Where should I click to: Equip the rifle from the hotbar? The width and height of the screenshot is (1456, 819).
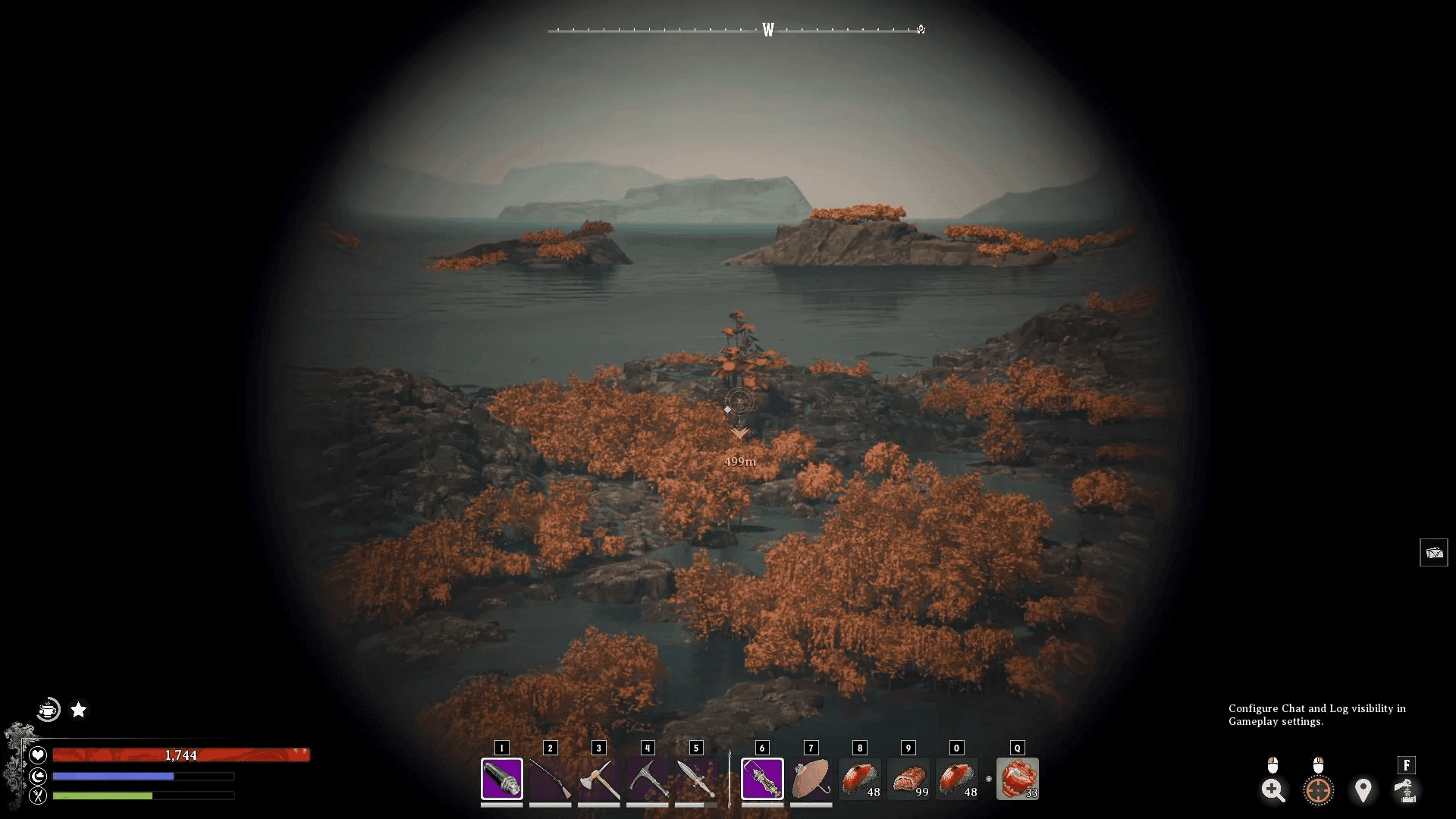(550, 779)
